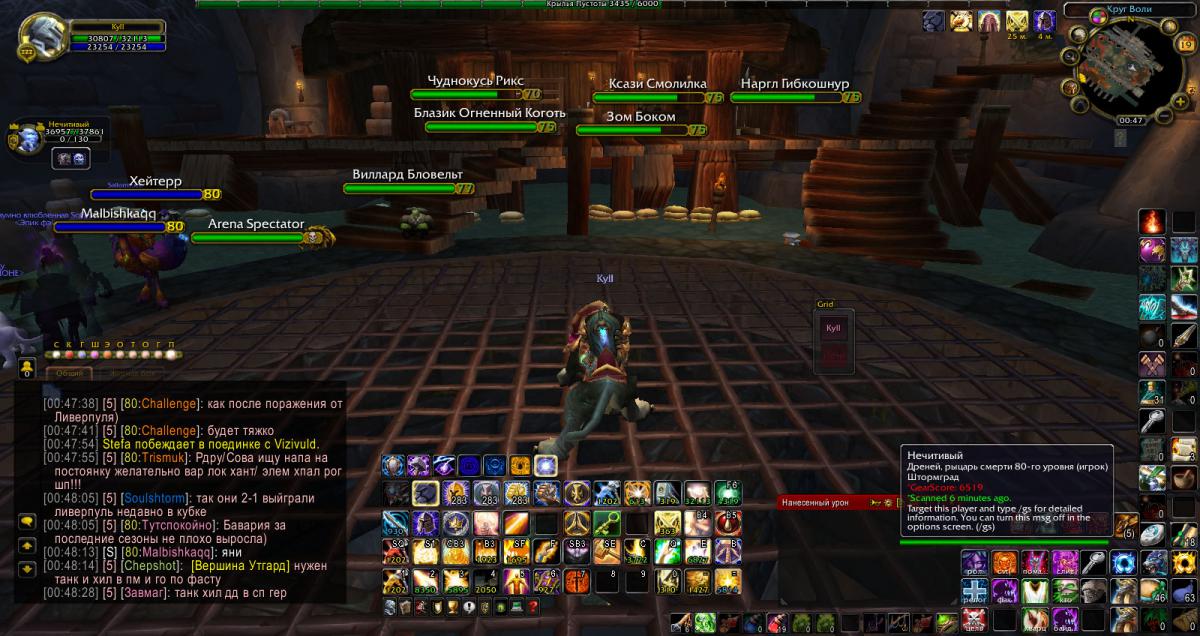1200x636 pixels.
Task: Click the Нечитивый target portrait
Action: (x=24, y=137)
